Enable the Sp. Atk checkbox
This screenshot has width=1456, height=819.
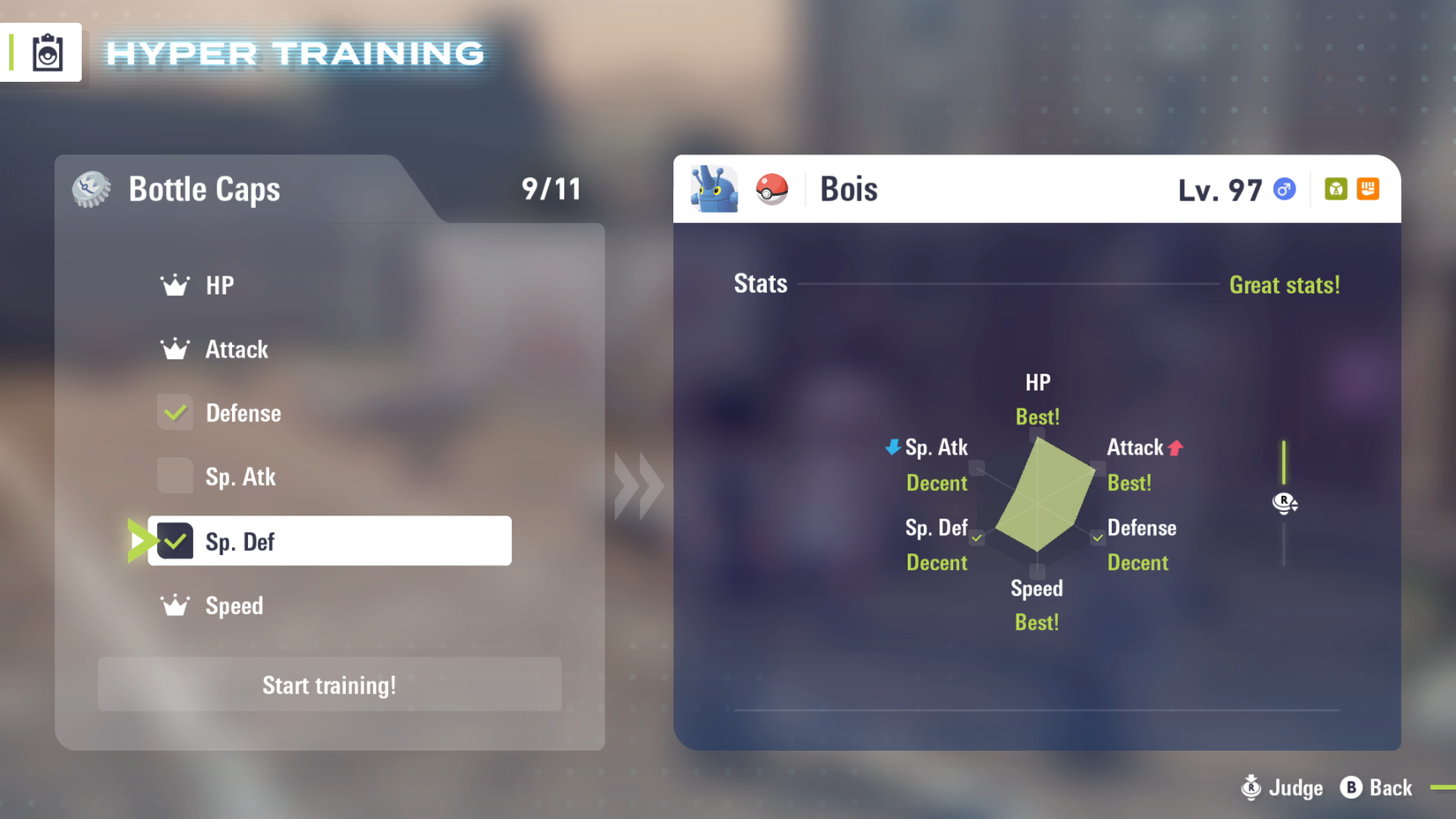pos(175,477)
